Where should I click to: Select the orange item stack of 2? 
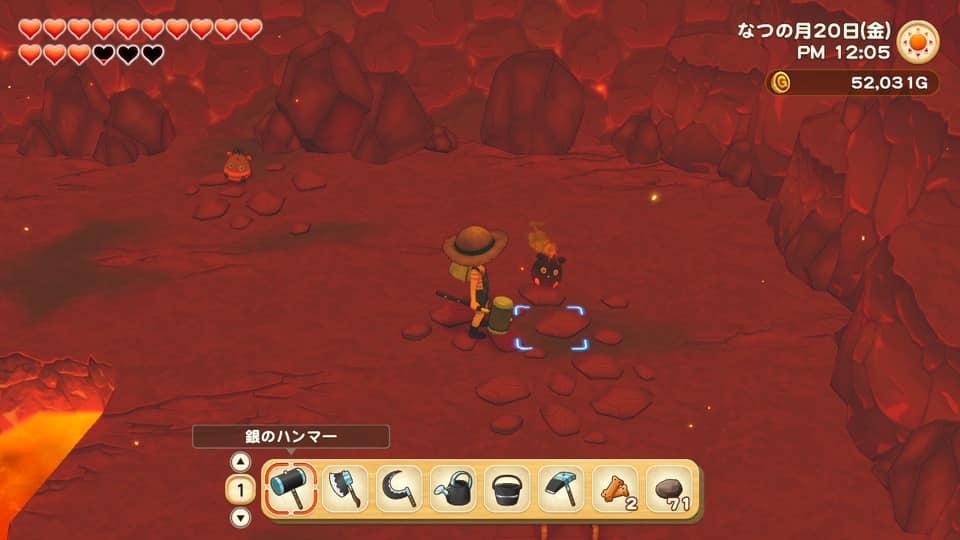pos(616,489)
